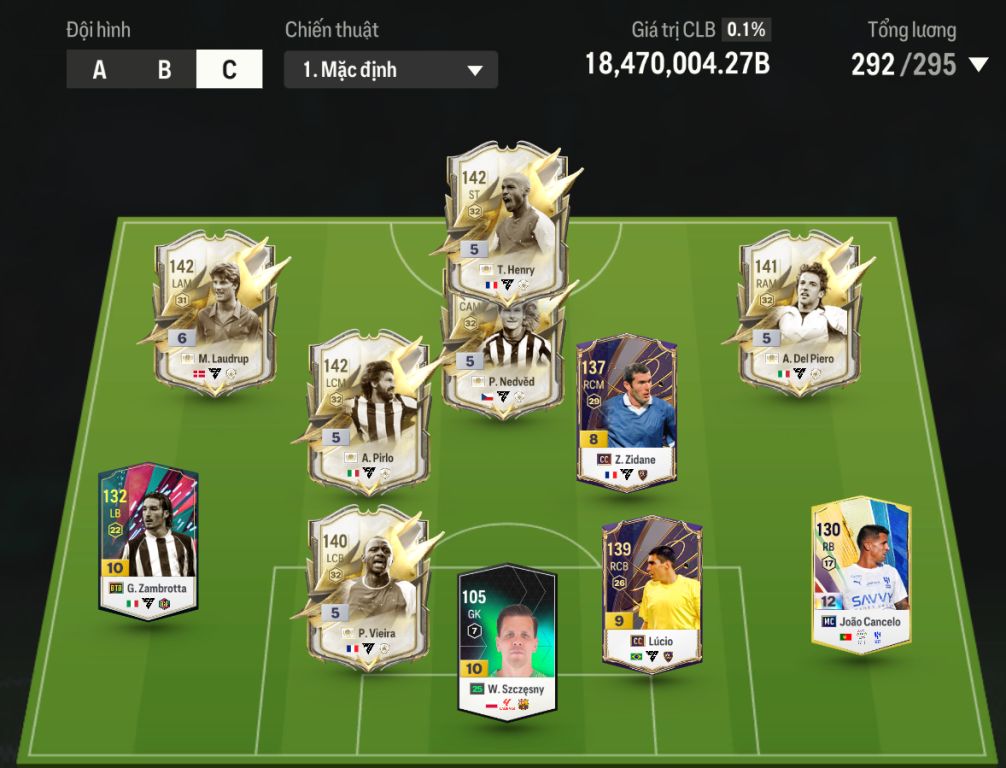Viewport: 1006px width, 768px height.
Task: Open the Mặc định tactics dropdown
Action: click(x=390, y=70)
